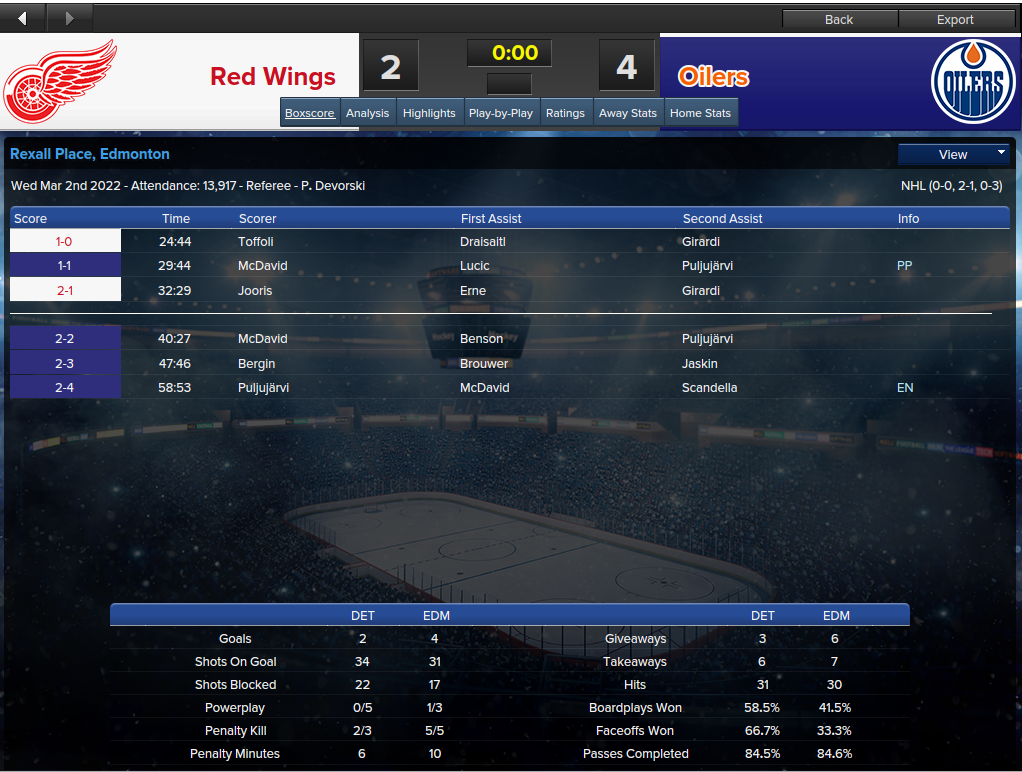Open the Highlights tab
The image size is (1022, 772).
(x=429, y=113)
